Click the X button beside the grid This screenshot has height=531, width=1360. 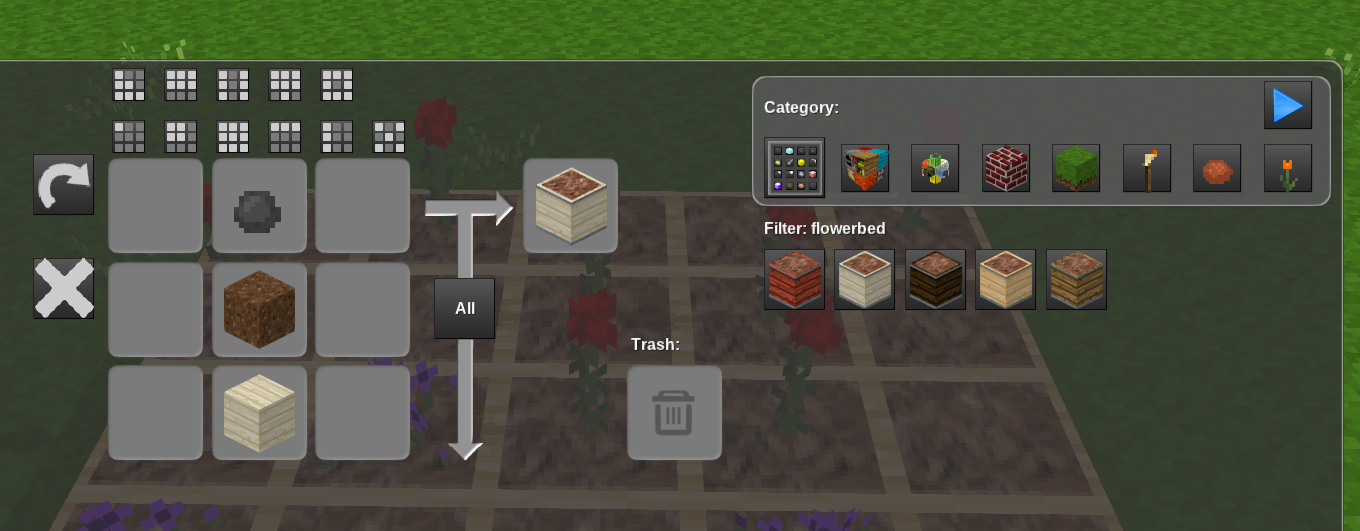point(63,288)
